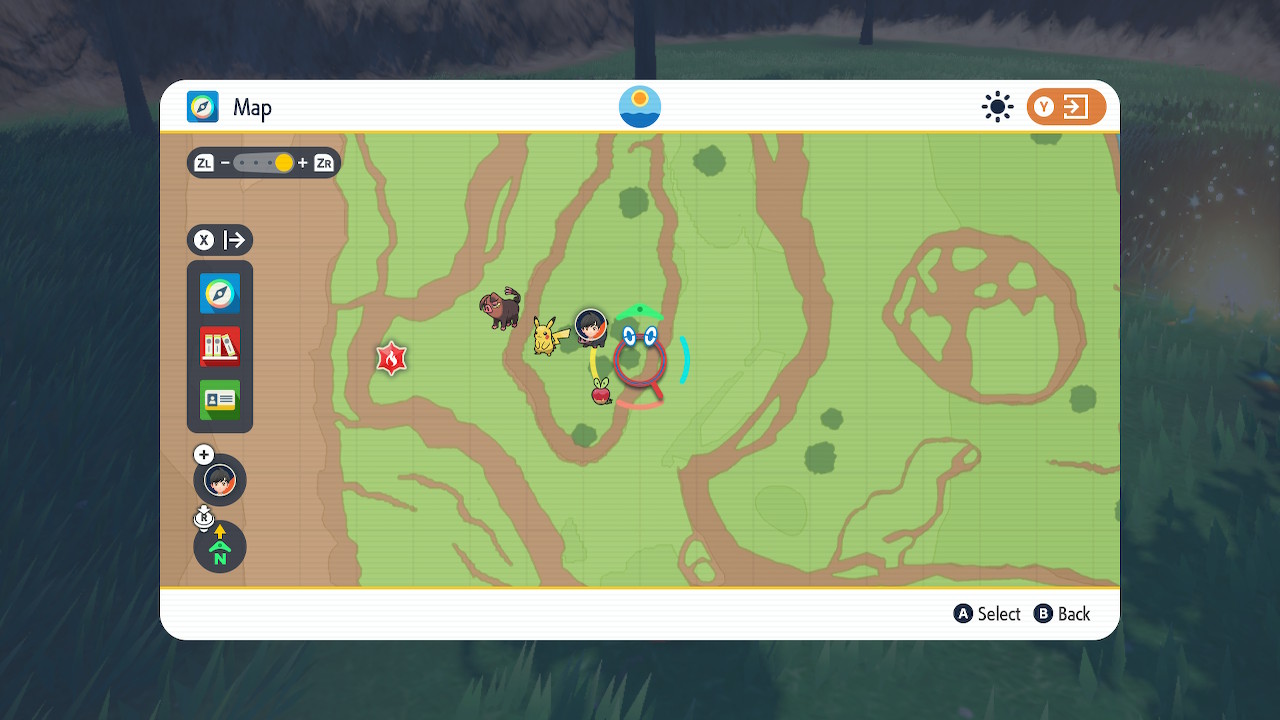1280x720 pixels.
Task: Click the player head marker on map
Action: 591,326
